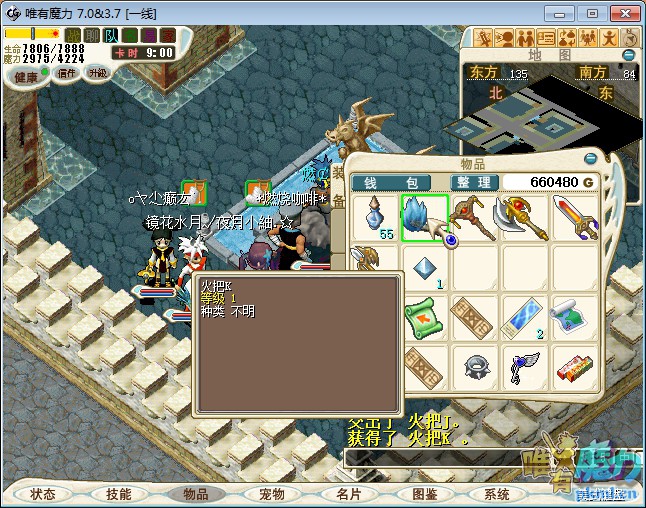Open the 图鉴 album tab

pos(424,494)
